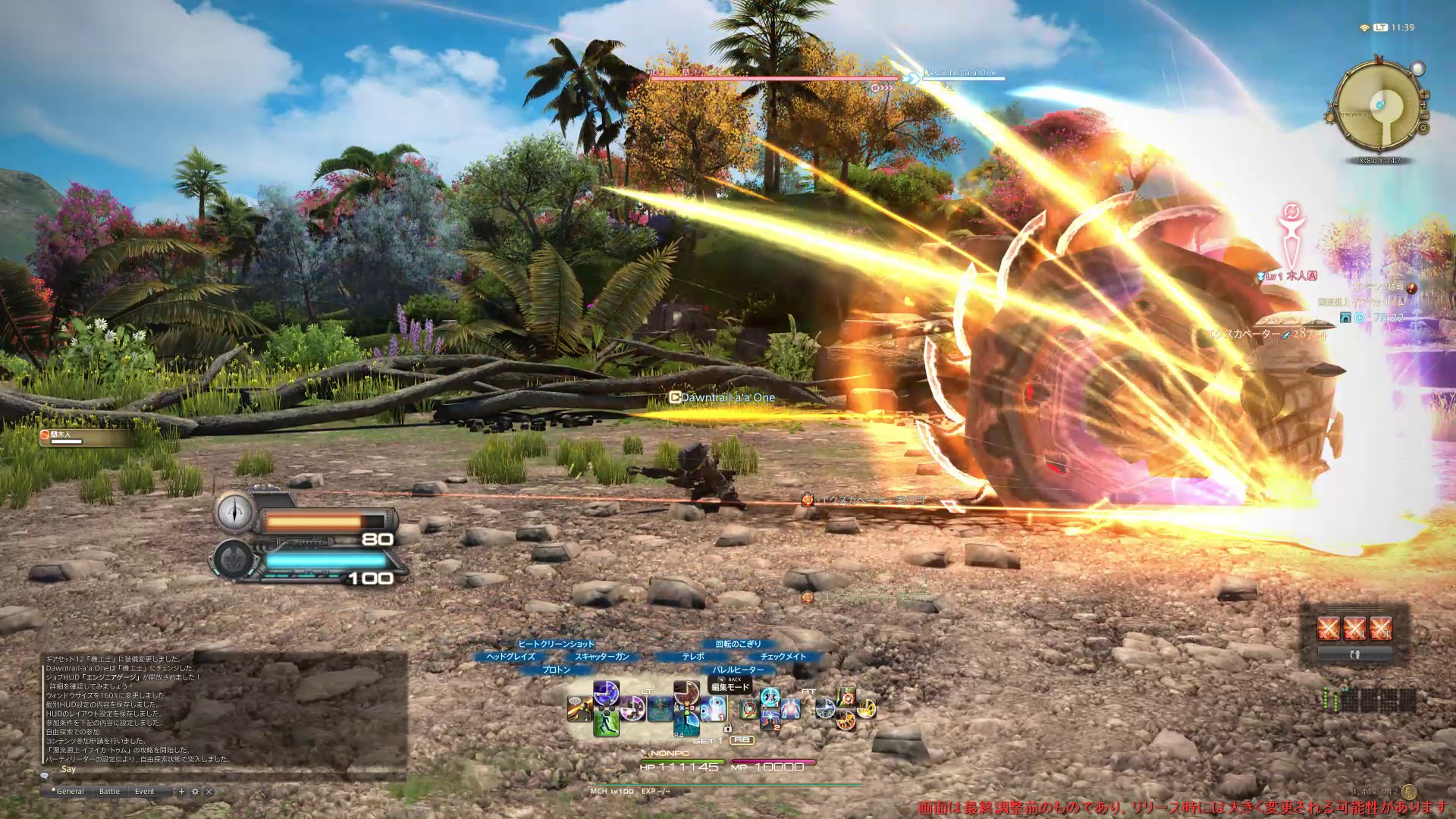The image size is (1456, 819).
Task: Use the Teleport ability icon
Action: click(659, 709)
